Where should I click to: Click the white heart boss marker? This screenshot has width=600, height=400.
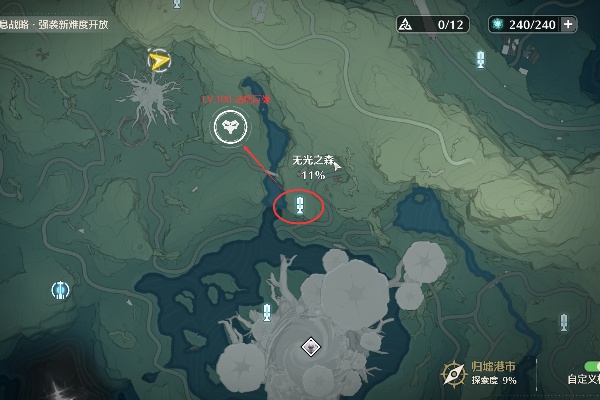click(228, 127)
